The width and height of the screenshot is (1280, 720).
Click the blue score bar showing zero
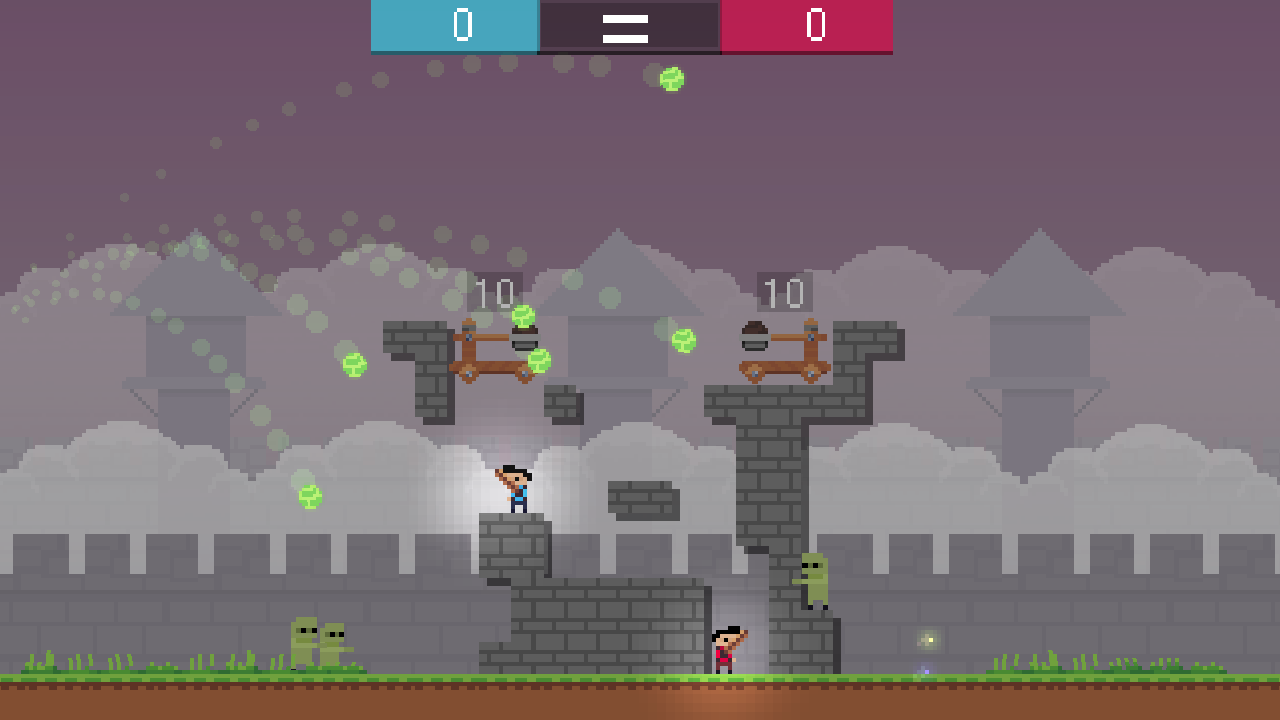point(455,27)
